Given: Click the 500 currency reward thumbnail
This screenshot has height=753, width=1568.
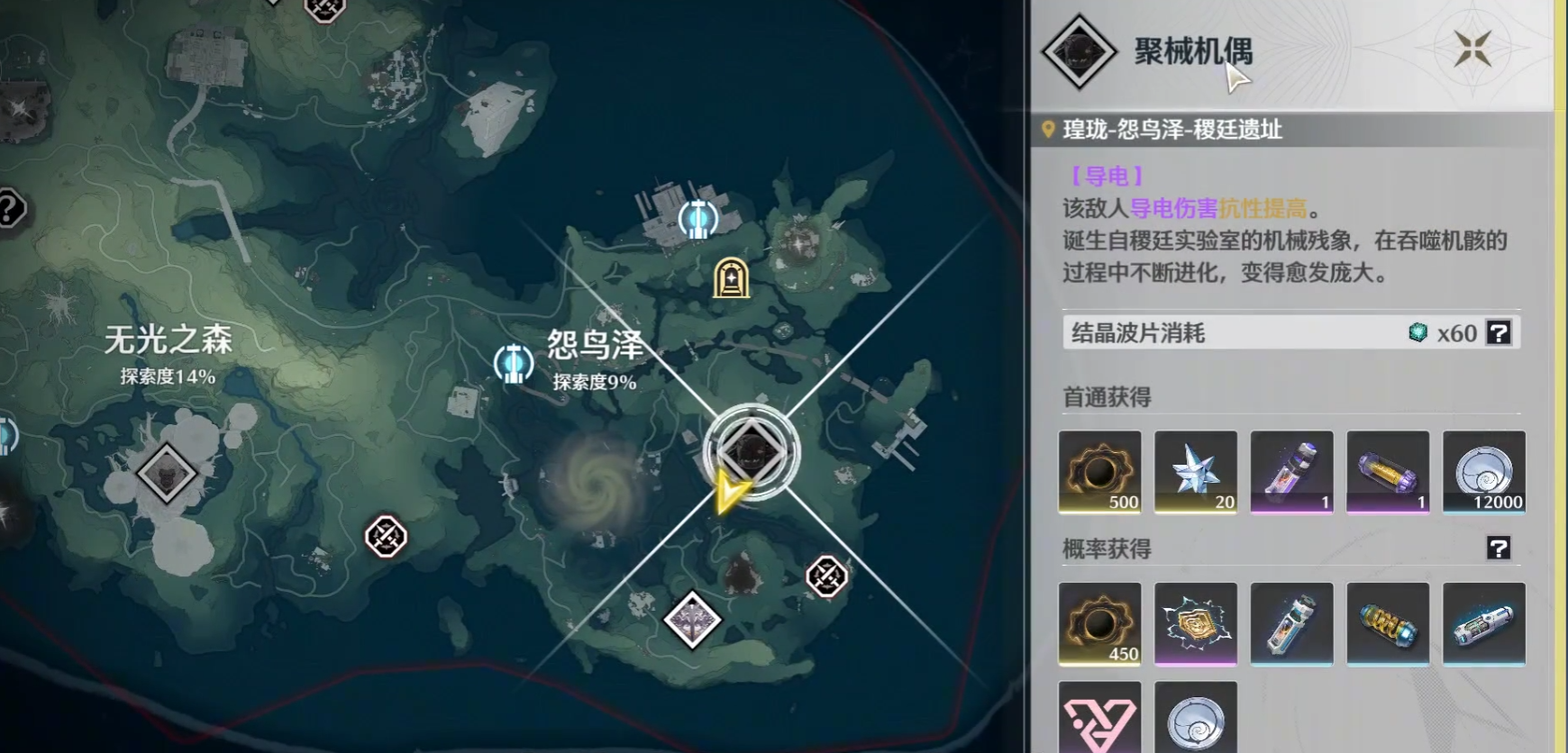Looking at the screenshot, I should click(x=1100, y=472).
